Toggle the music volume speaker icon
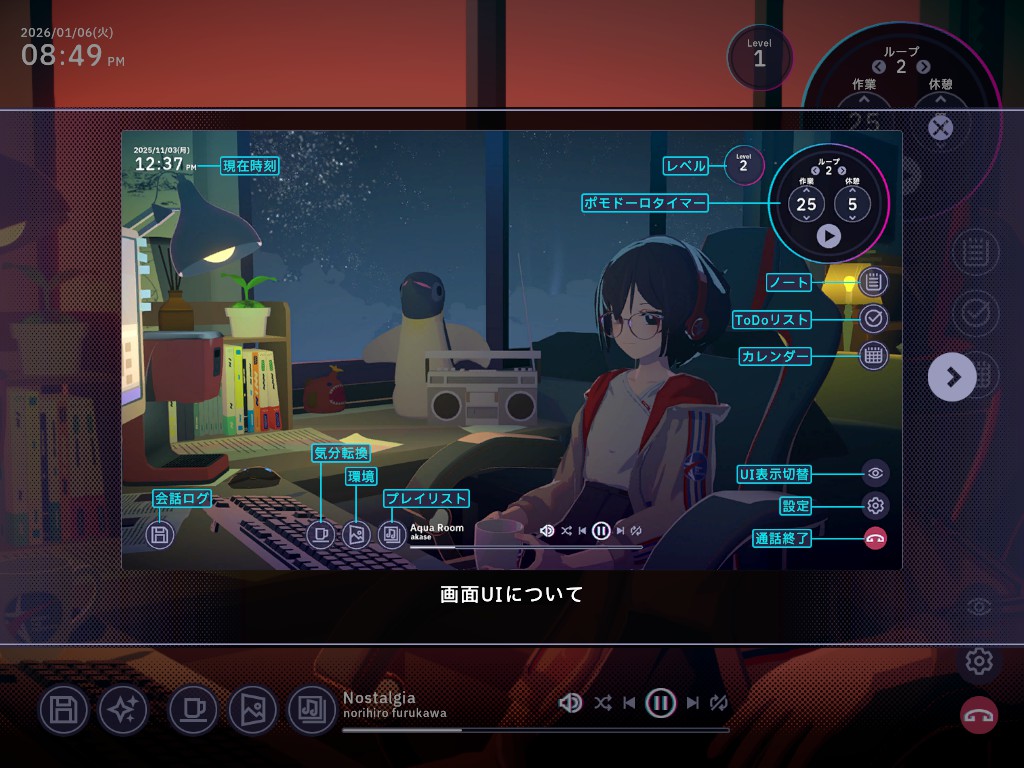Screen dimensions: 1024x768 click(x=571, y=703)
